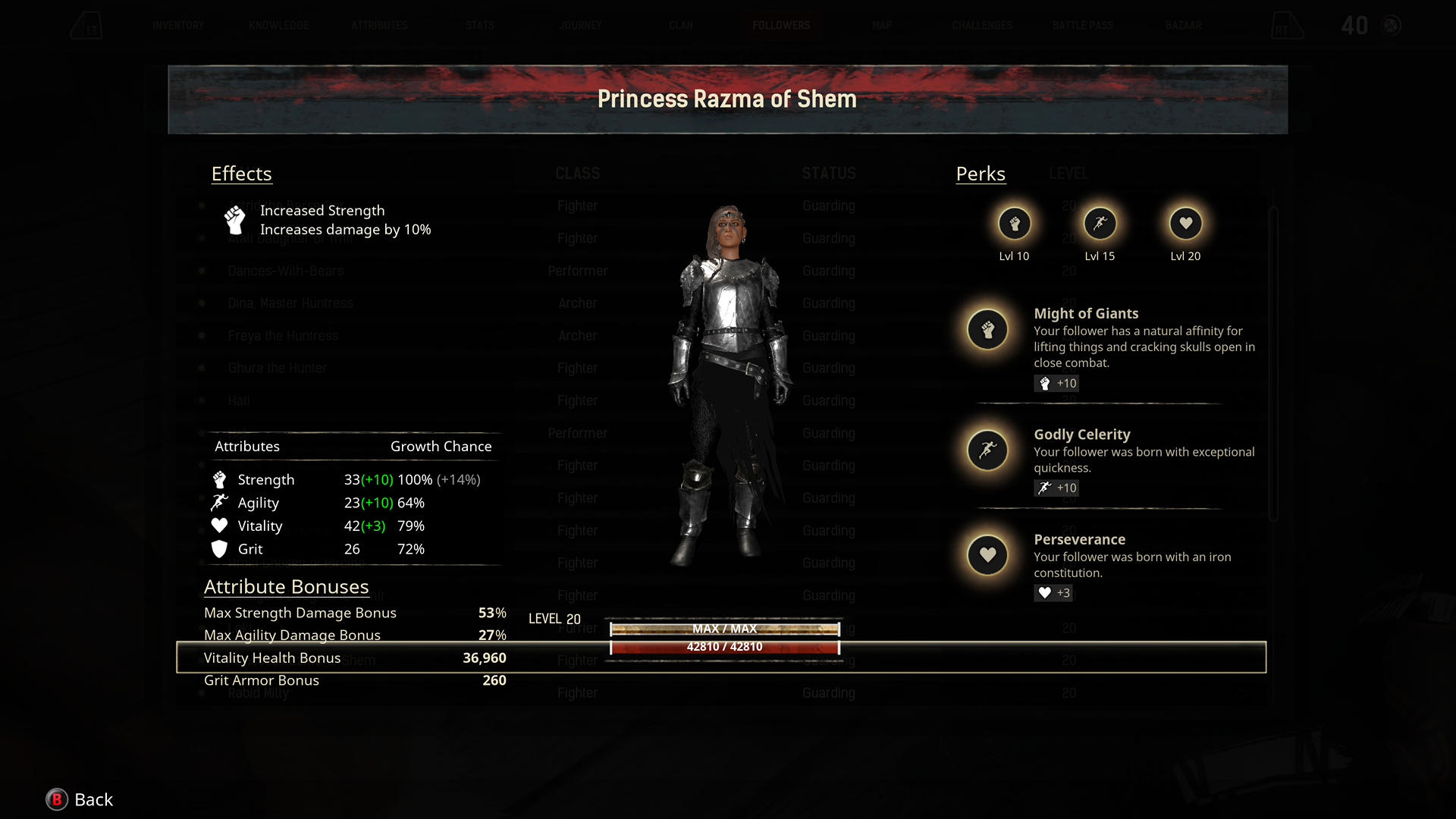Open the Lvl 20 perk slot
Viewport: 1456px width, 819px height.
pyautogui.click(x=1185, y=224)
